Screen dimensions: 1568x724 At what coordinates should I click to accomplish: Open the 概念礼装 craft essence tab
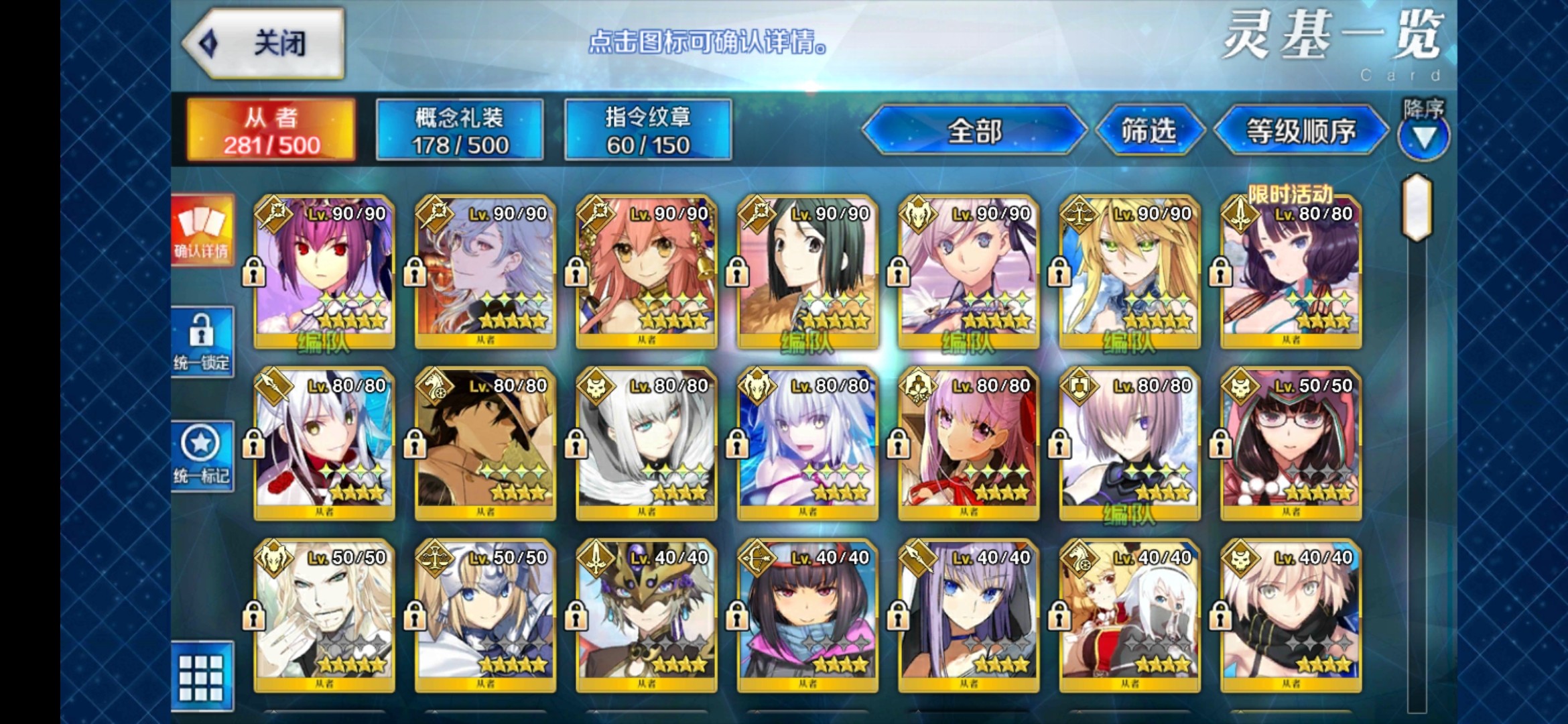click(460, 130)
